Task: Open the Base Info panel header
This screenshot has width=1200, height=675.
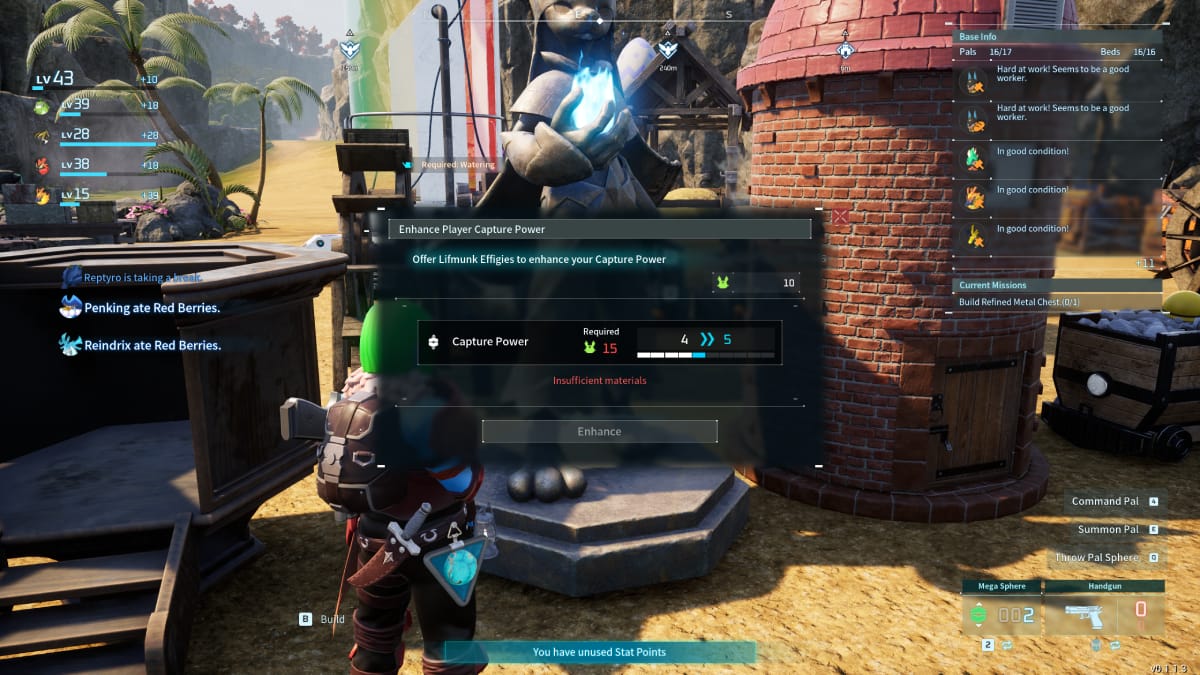Action: point(1055,35)
